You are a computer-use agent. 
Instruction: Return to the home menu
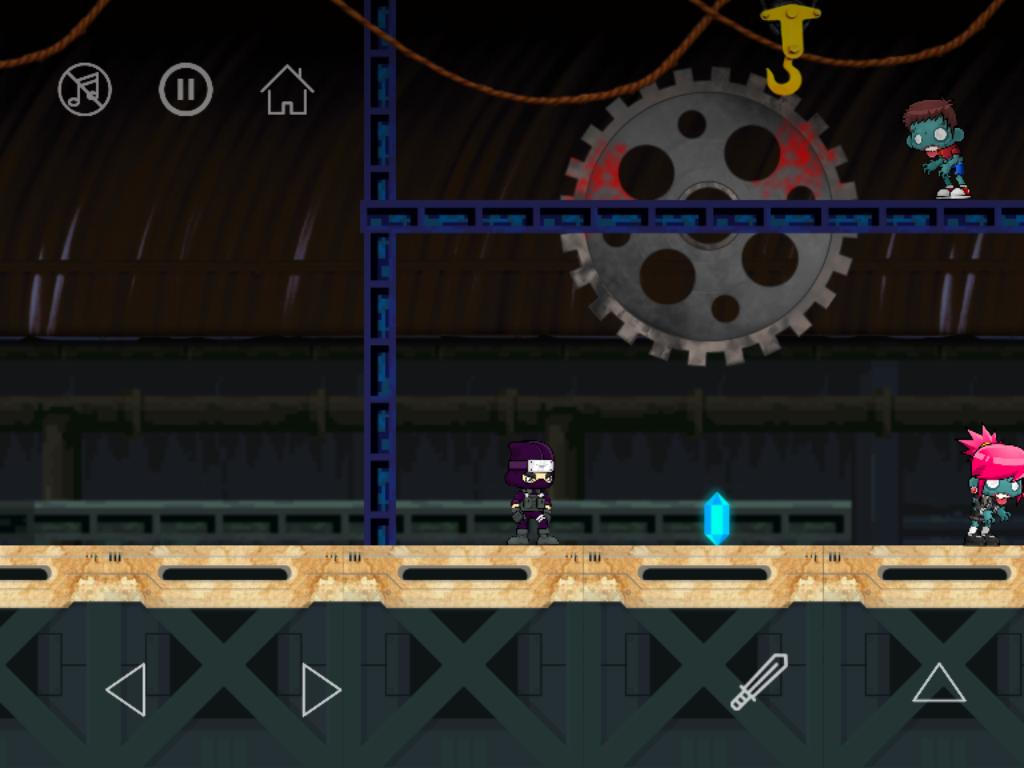click(x=287, y=90)
